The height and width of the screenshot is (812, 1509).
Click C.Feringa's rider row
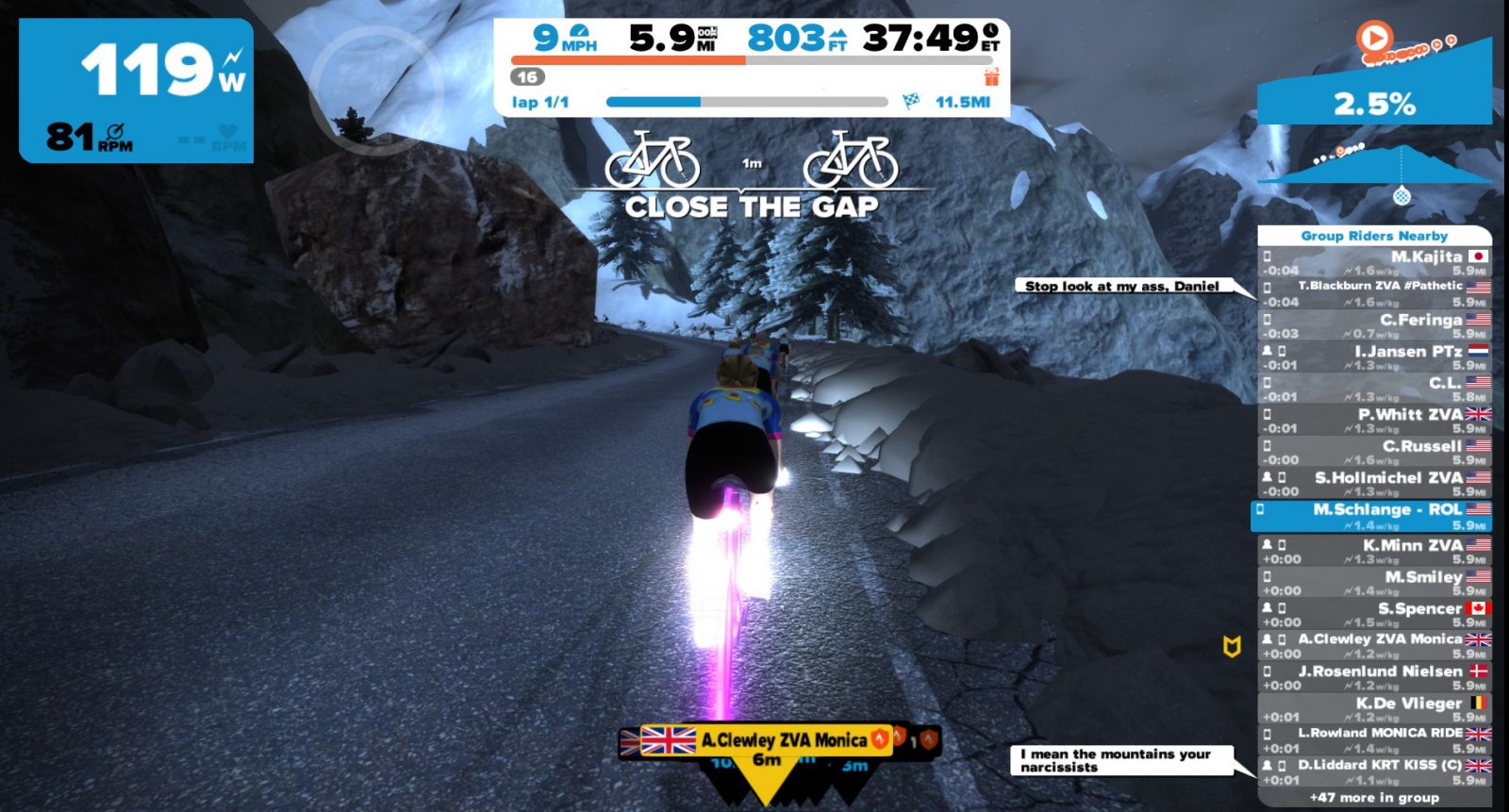pyautogui.click(x=1374, y=325)
